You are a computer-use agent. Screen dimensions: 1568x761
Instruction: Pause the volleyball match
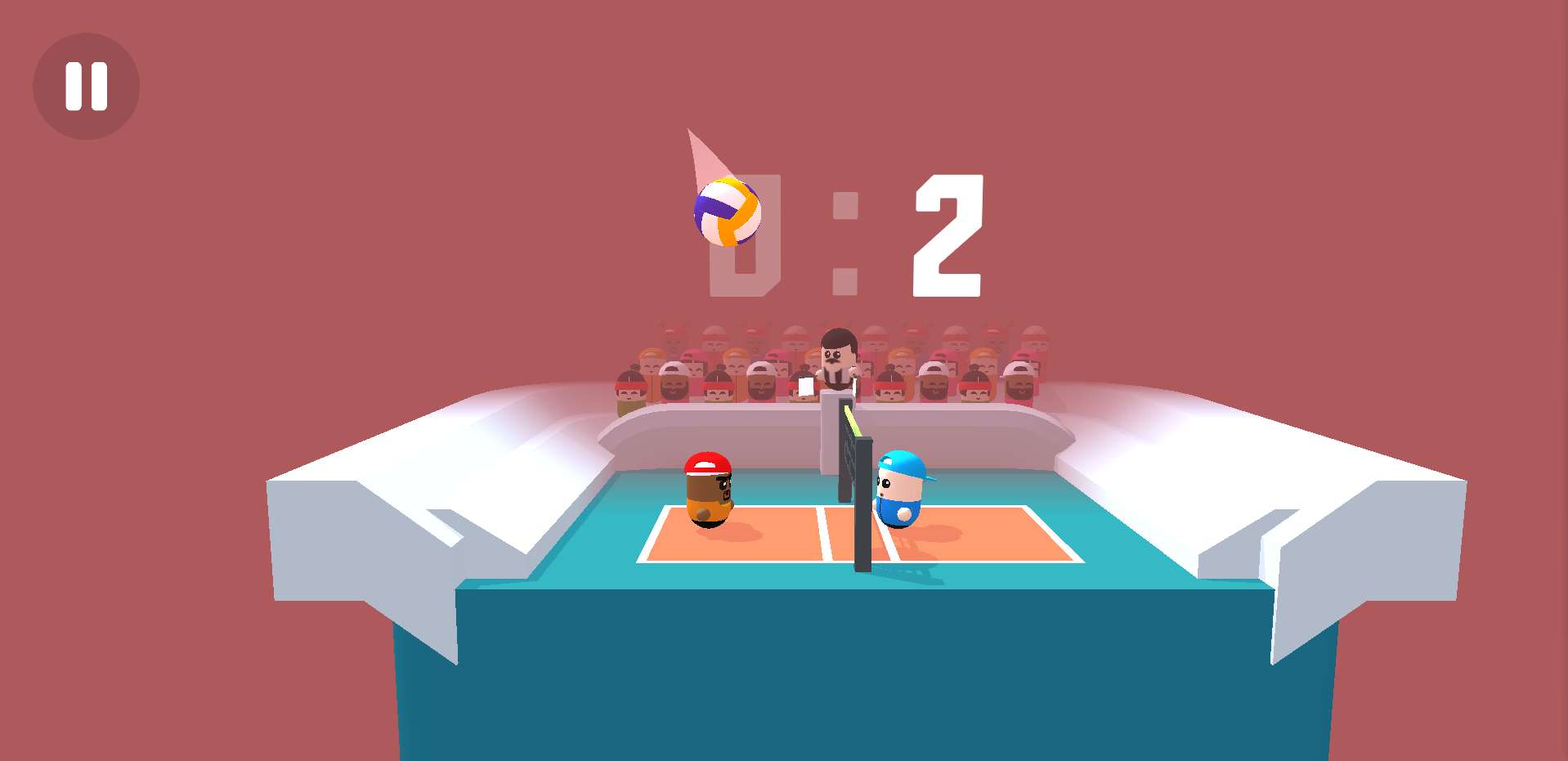click(86, 86)
